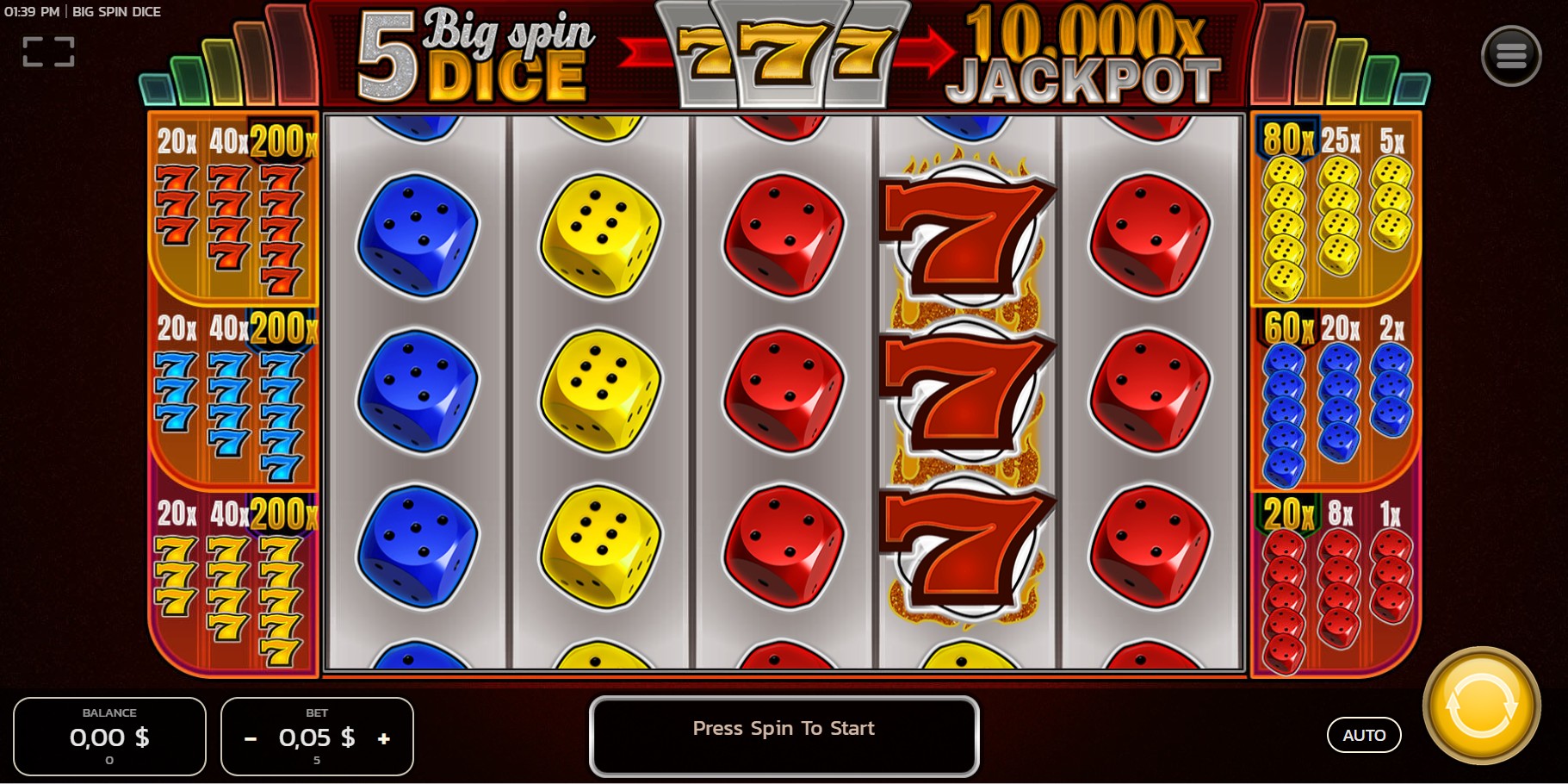Click the yellow dice on the second reel
Viewport: 1568px width, 784px height.
click(599, 388)
